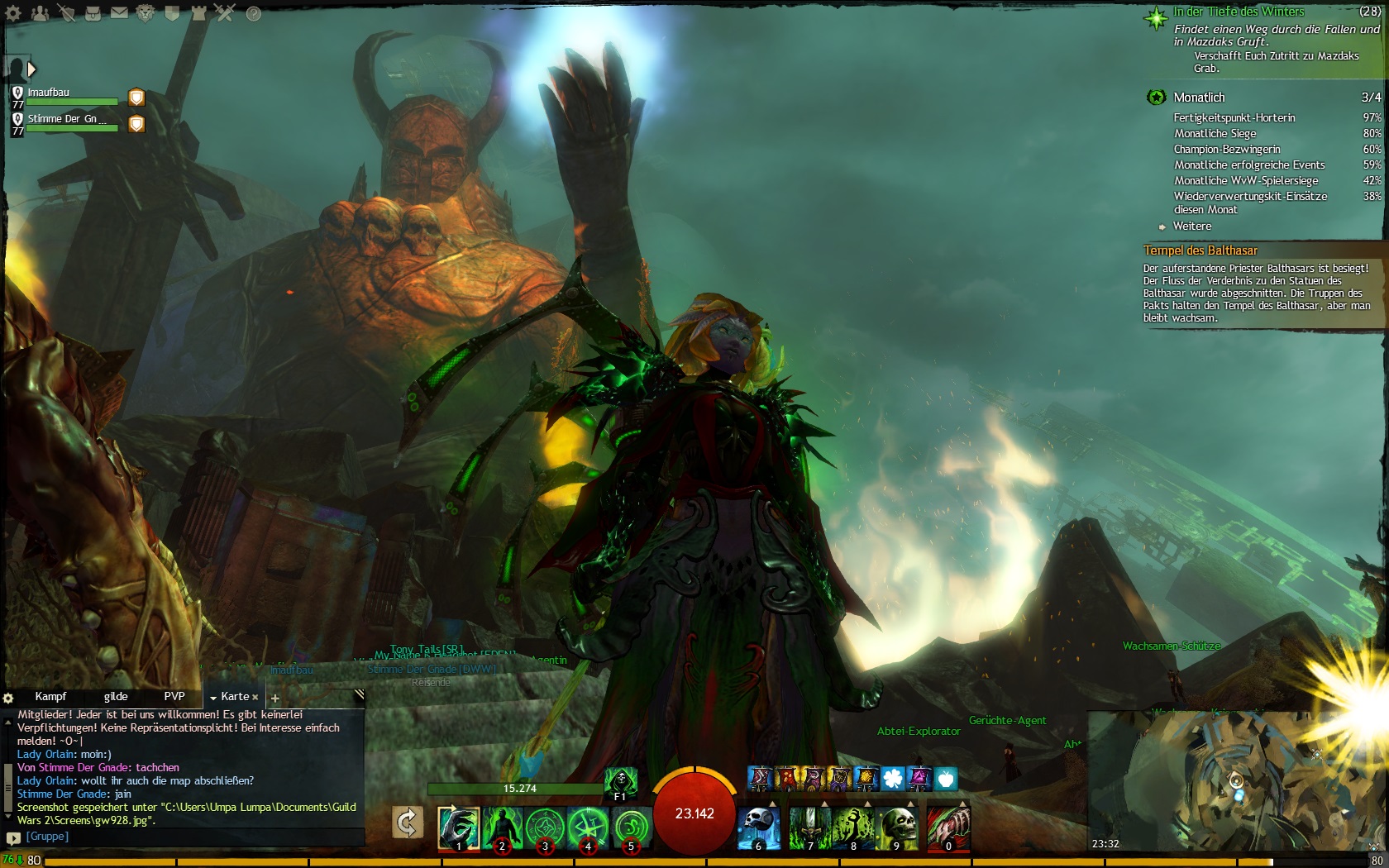Expand the Weitere monthly achievements entry
This screenshot has width=1389, height=868.
coord(1191,227)
